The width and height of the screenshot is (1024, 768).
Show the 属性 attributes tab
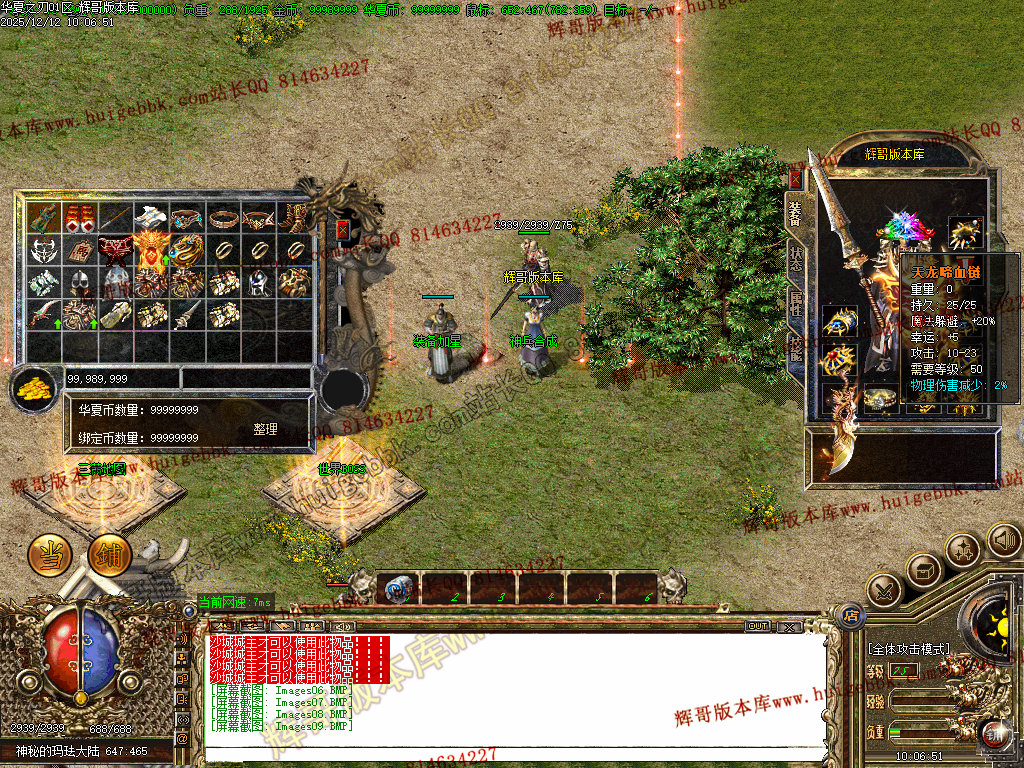pos(796,303)
